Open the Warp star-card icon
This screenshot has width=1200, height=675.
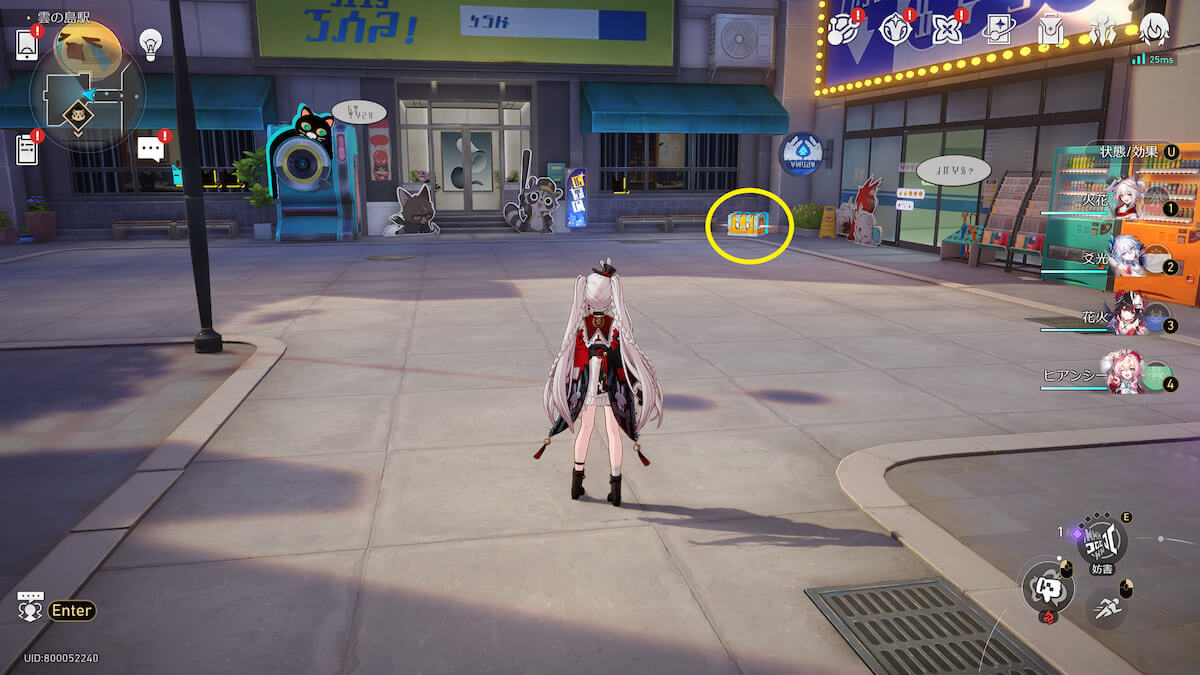click(x=997, y=31)
